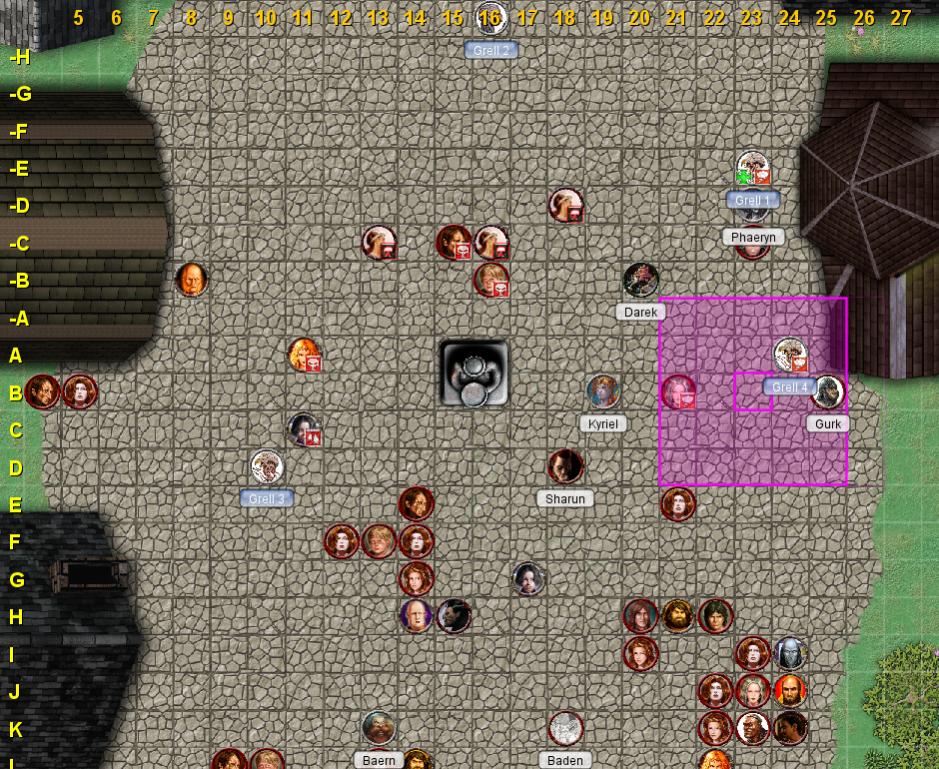Choose the Gurk token
Image resolution: width=939 pixels, height=769 pixels.
click(827, 392)
